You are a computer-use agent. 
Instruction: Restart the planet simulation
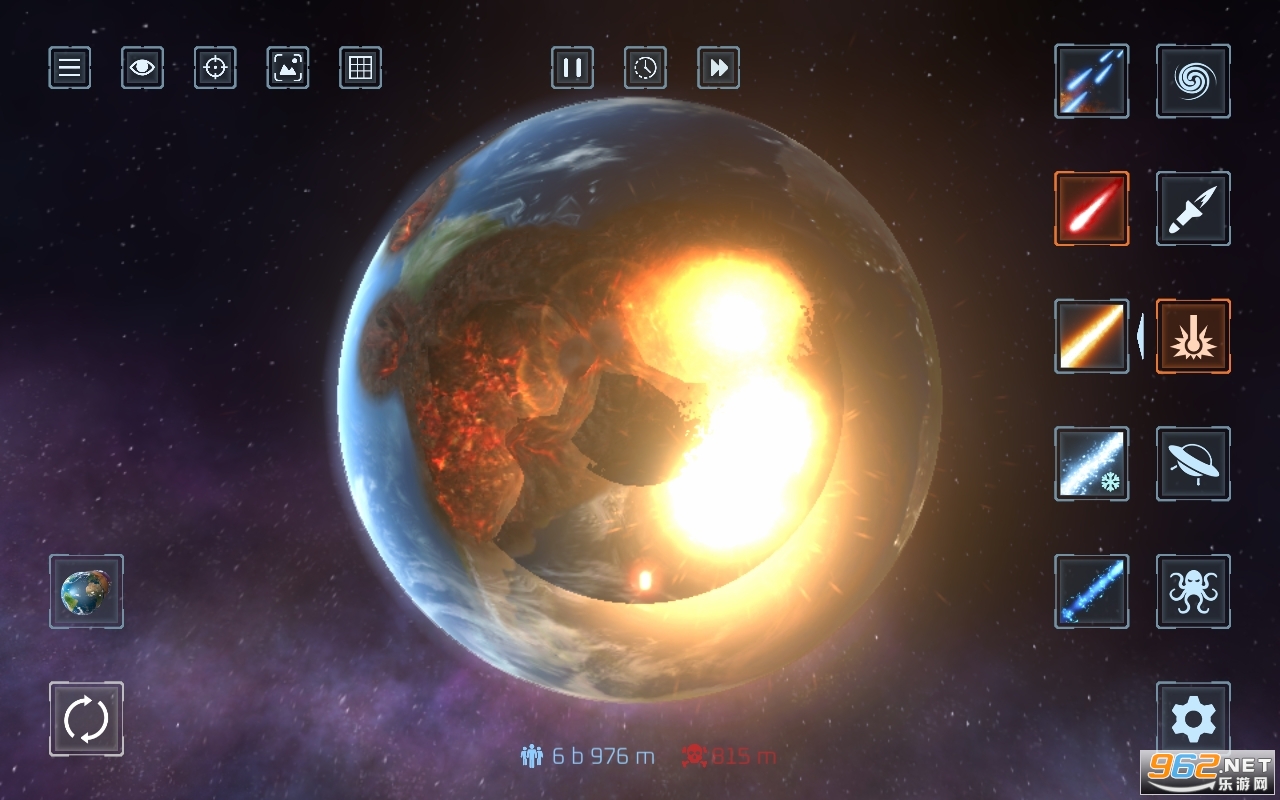(86, 718)
